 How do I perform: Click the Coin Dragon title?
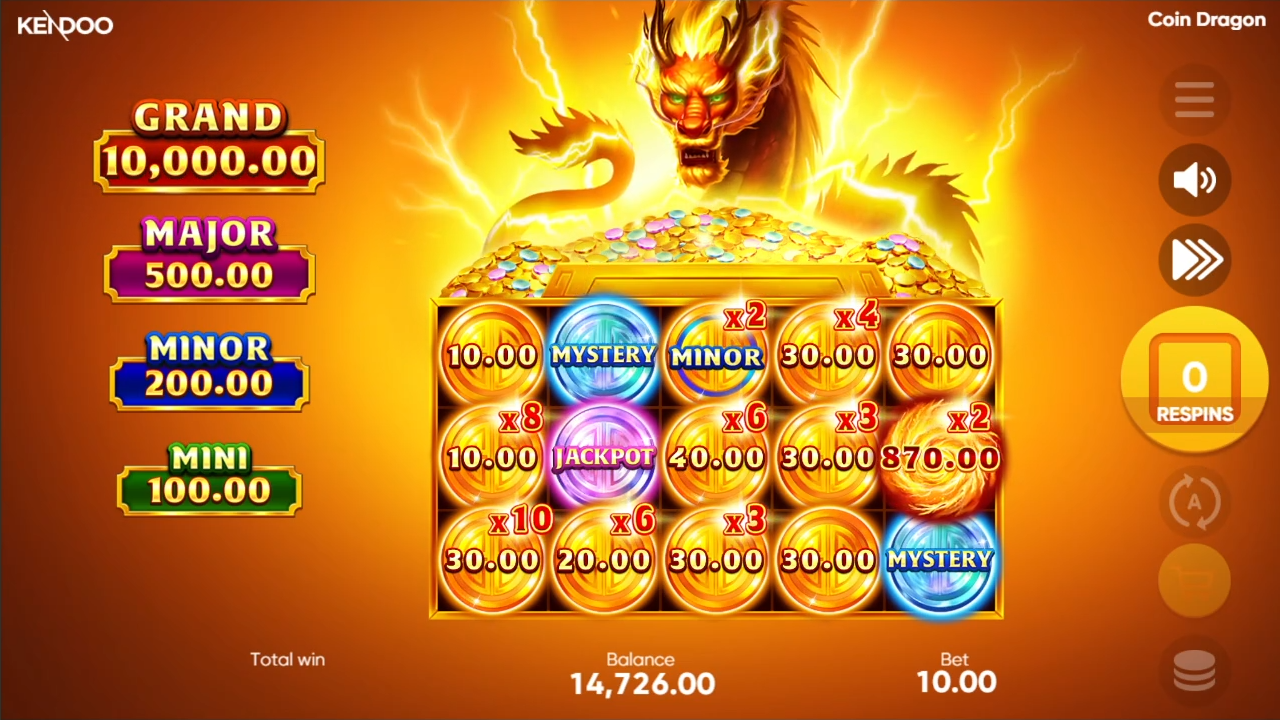1206,19
